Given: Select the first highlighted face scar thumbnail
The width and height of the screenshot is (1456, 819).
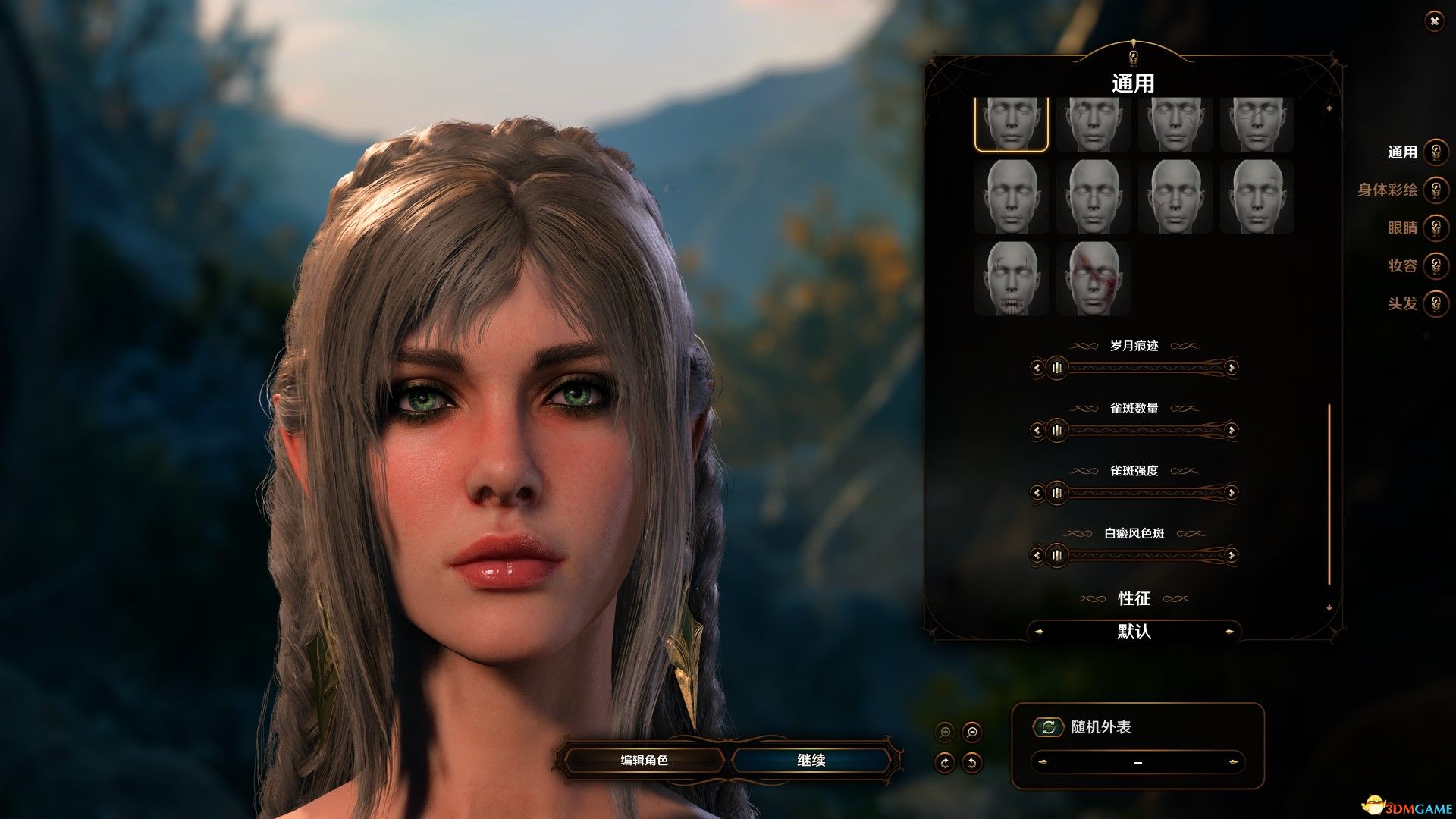Looking at the screenshot, I should point(1011,124).
